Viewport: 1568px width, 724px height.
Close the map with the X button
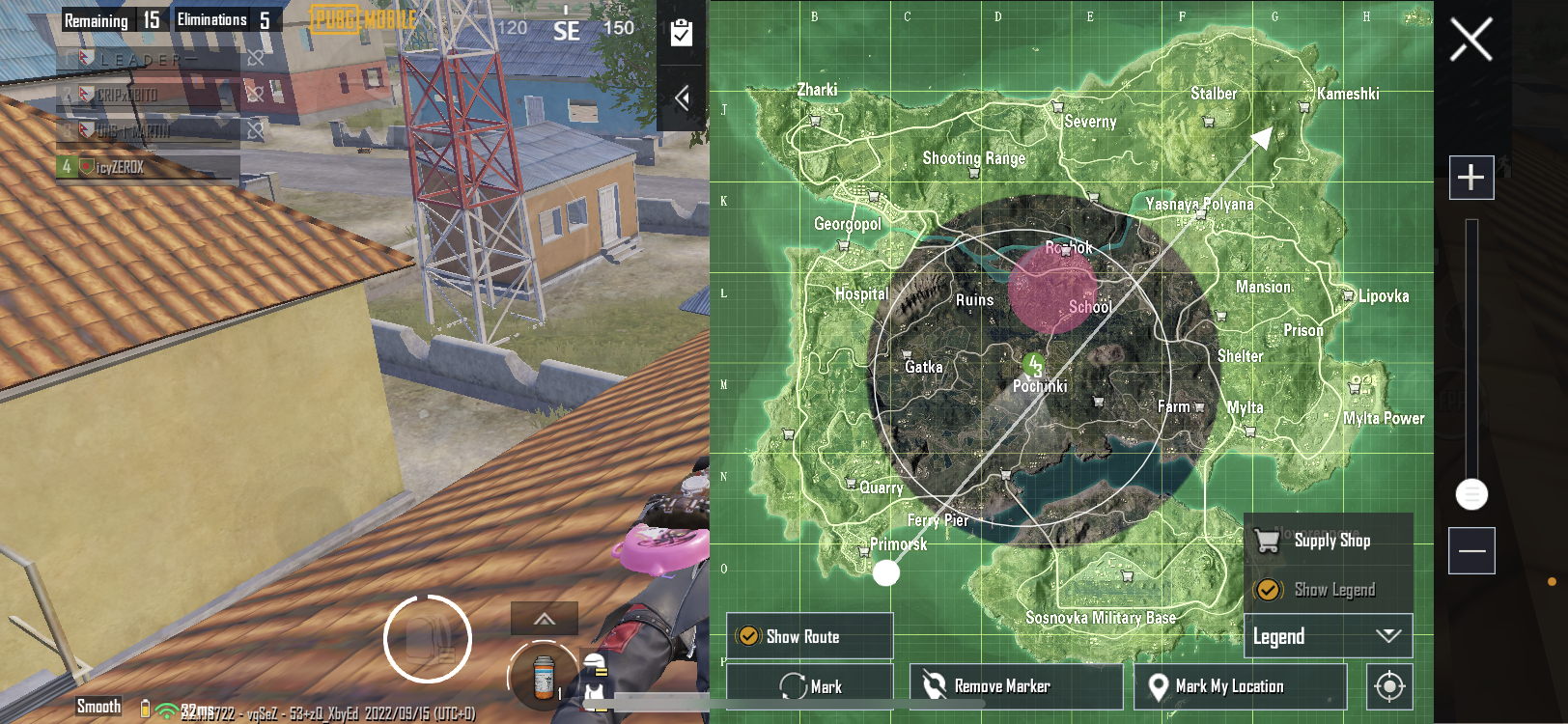(1470, 41)
